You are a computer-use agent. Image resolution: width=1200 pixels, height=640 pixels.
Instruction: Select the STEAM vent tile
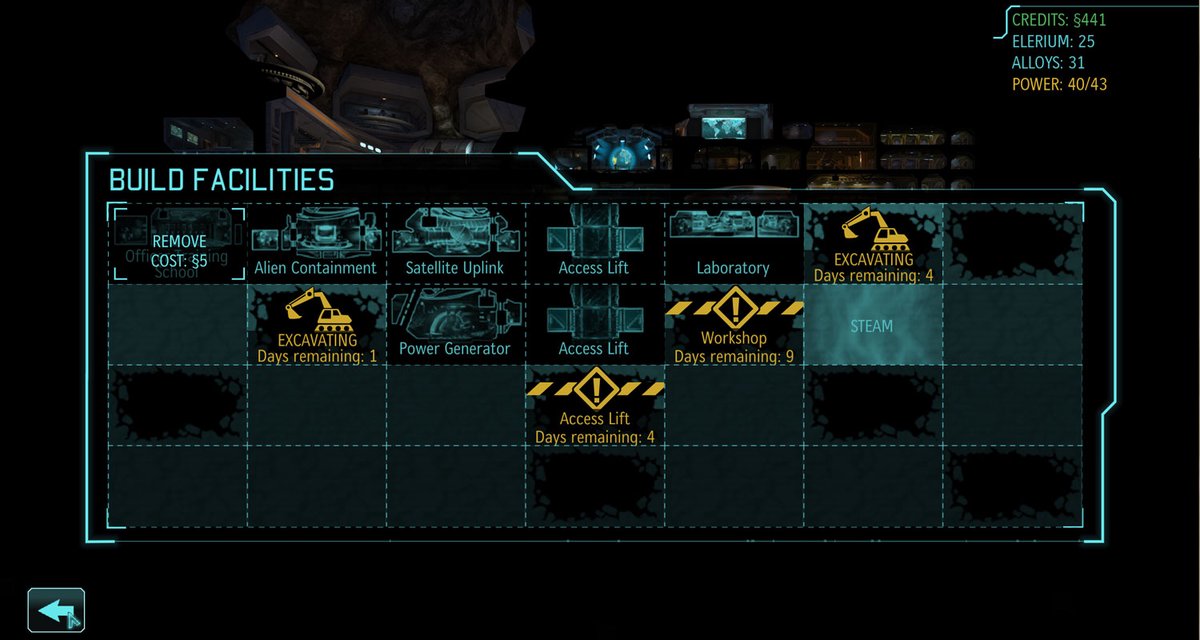pyautogui.click(x=872, y=325)
